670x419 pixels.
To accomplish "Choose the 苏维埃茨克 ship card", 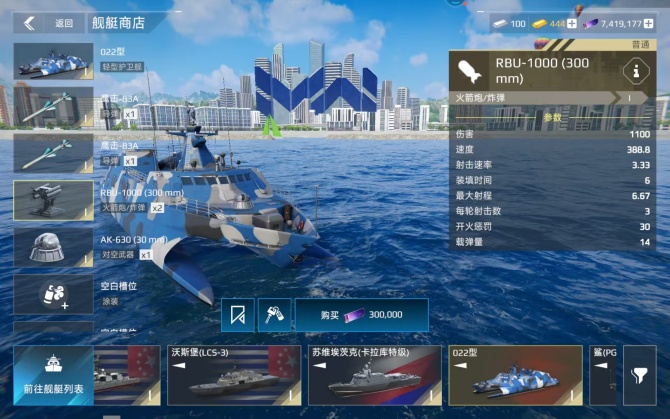I will coord(374,375).
